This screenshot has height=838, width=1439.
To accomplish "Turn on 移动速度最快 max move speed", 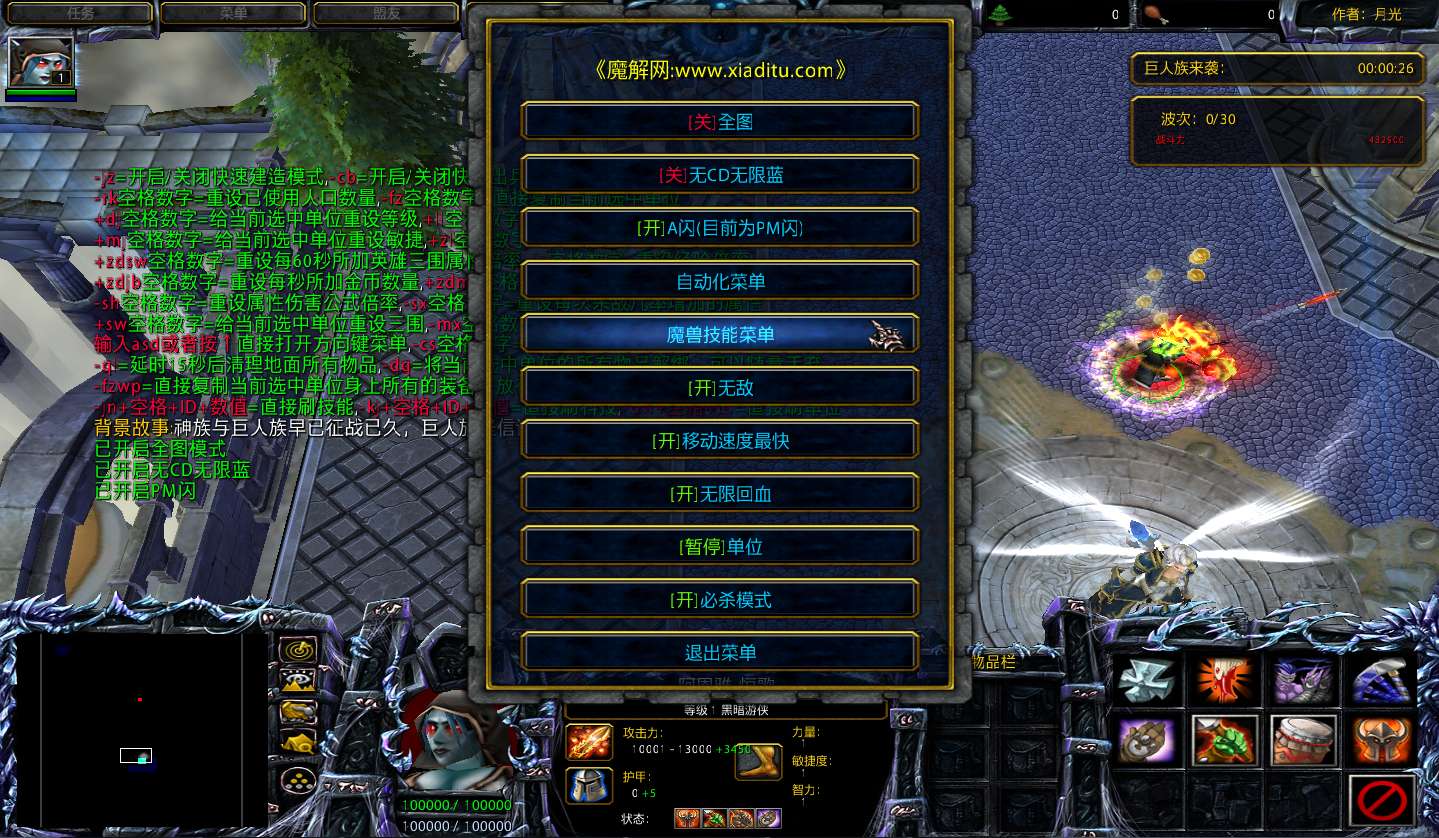I will click(x=720, y=440).
